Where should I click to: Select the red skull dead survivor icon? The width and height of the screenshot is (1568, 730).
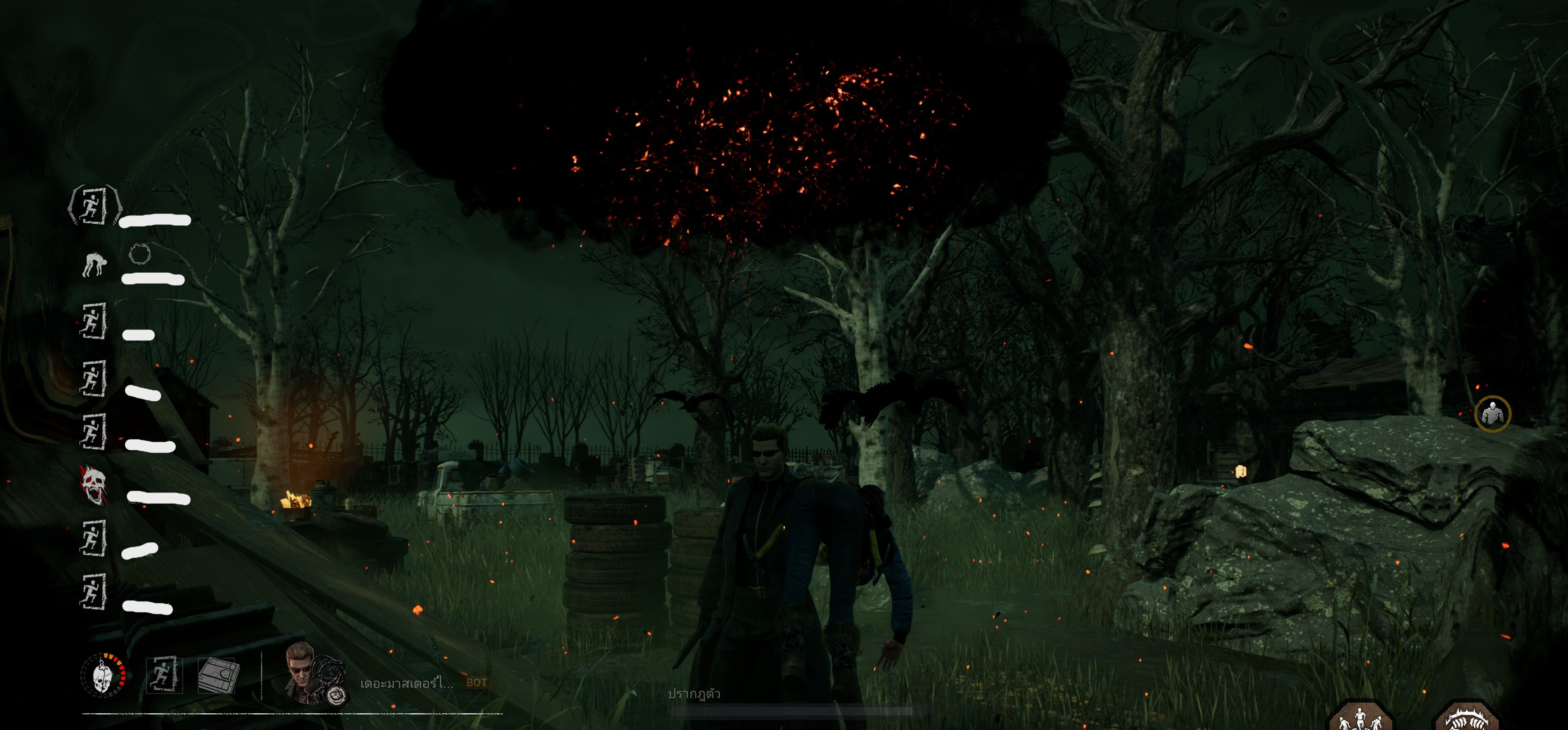(93, 485)
